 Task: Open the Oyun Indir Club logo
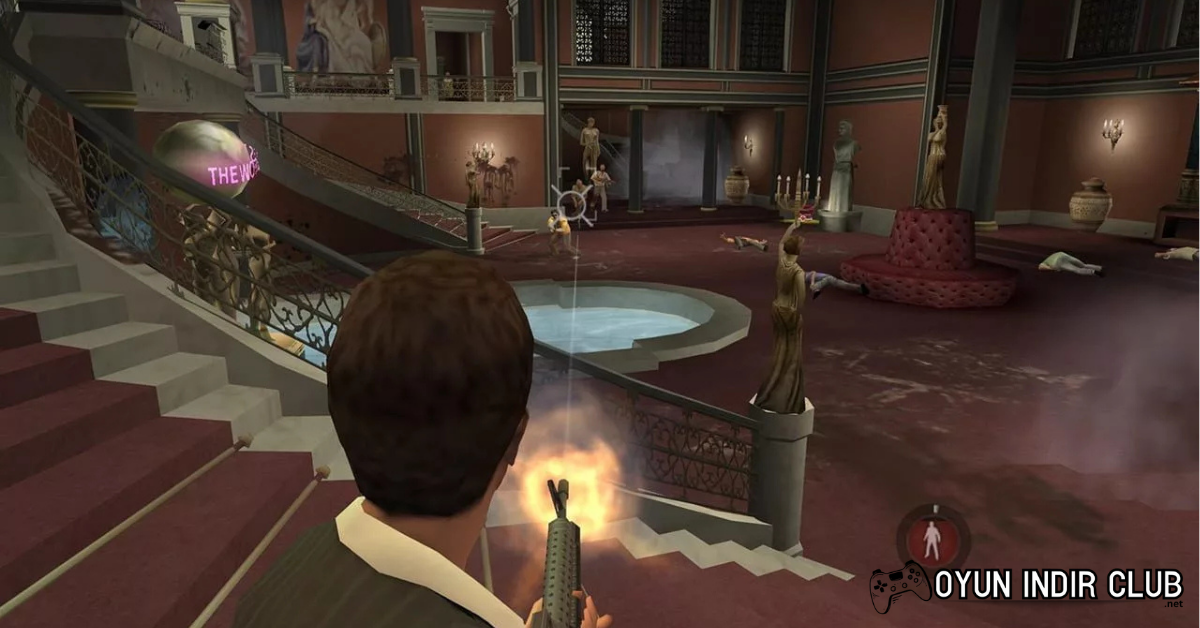[x=1025, y=588]
